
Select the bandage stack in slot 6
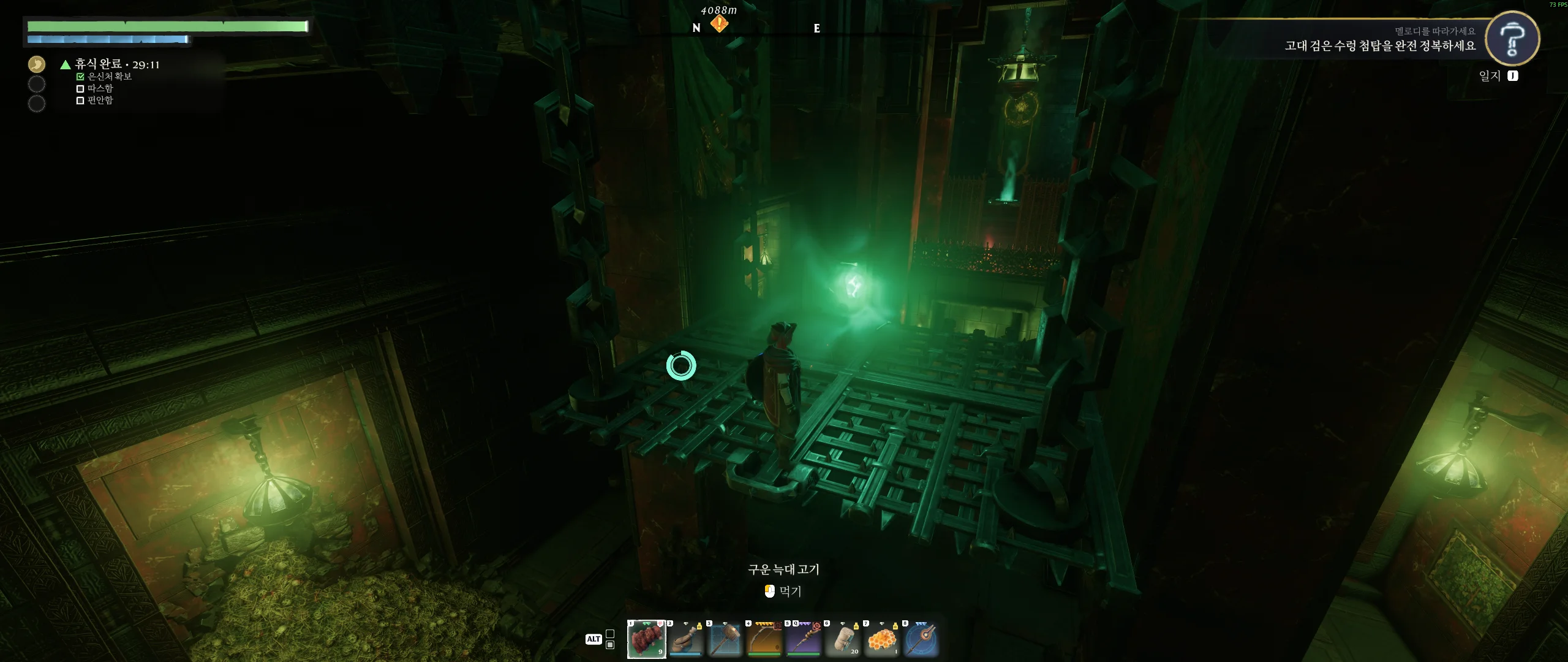click(842, 639)
